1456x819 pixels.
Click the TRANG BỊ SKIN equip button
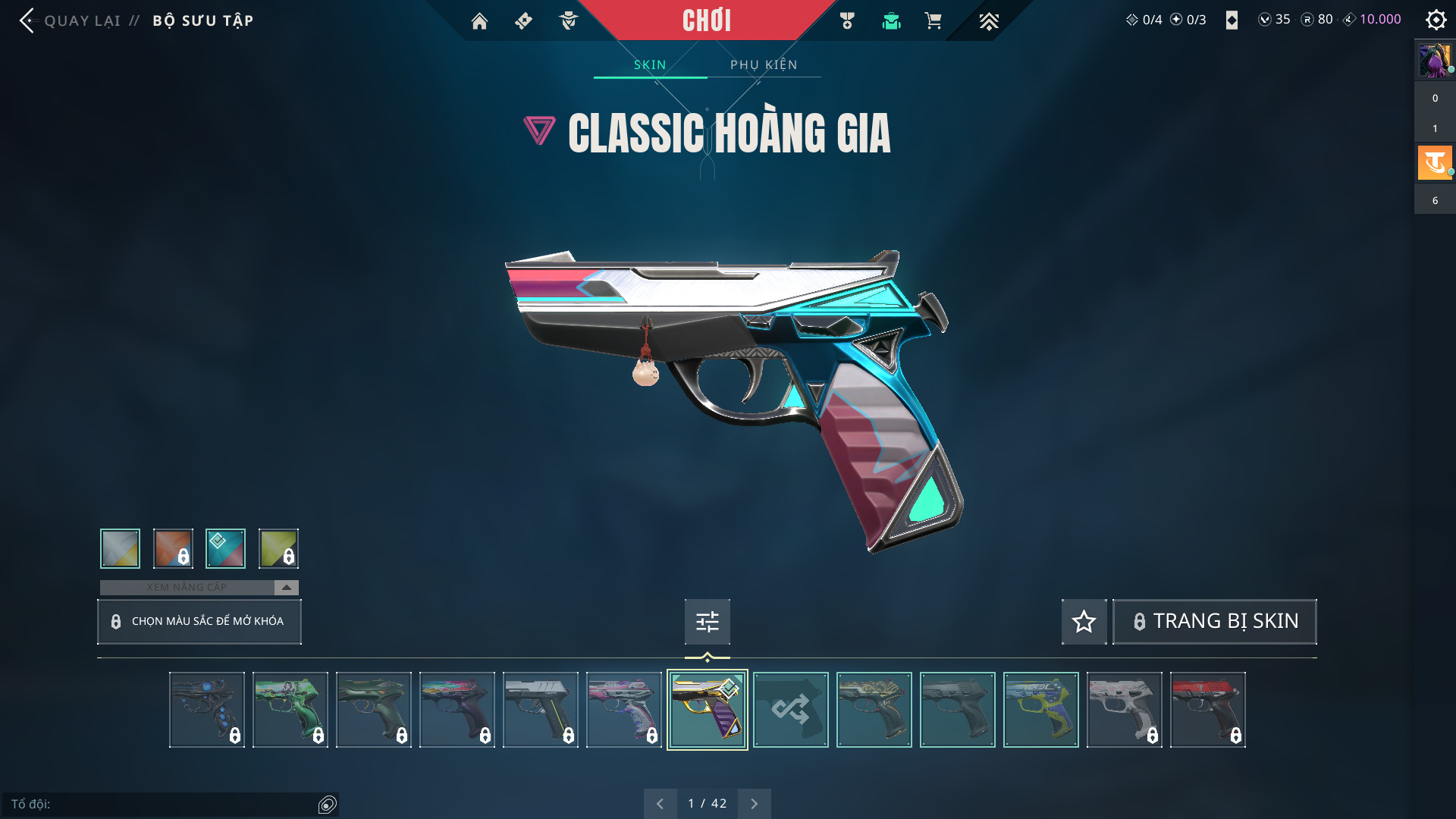click(x=1214, y=622)
